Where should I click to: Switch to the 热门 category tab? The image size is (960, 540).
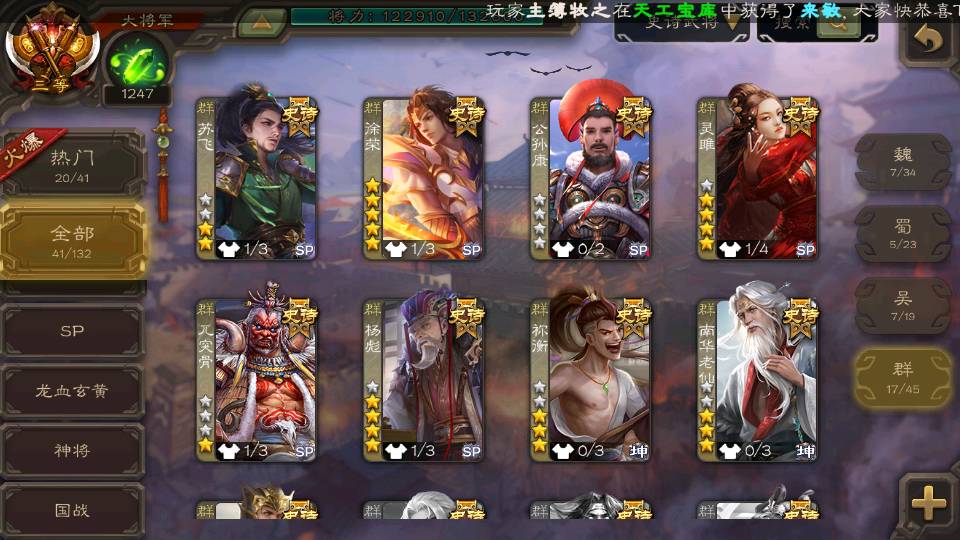(72, 165)
